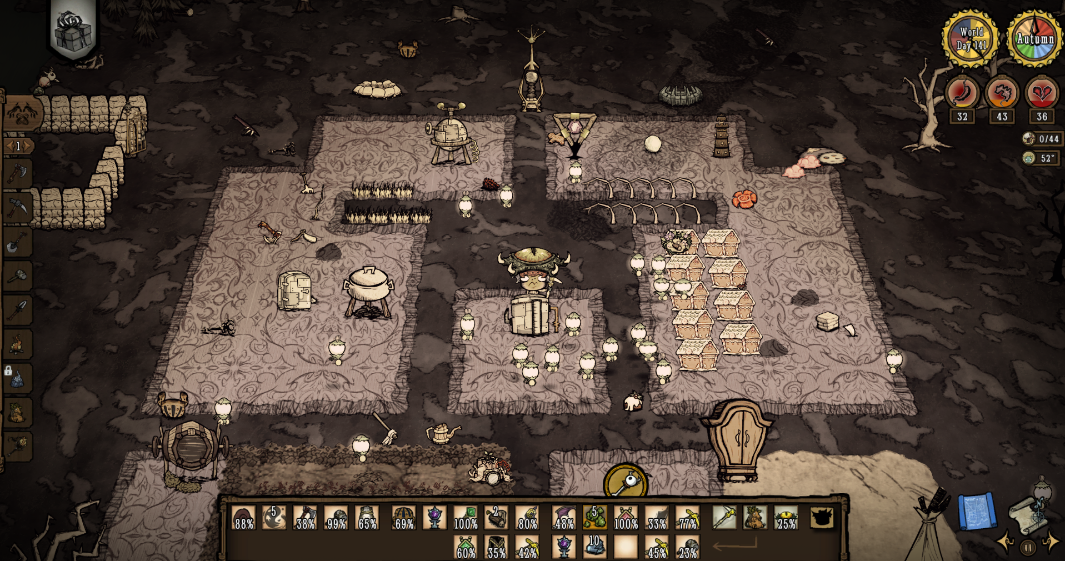Select the log stack of 2
1065x561 pixels.
497,518
